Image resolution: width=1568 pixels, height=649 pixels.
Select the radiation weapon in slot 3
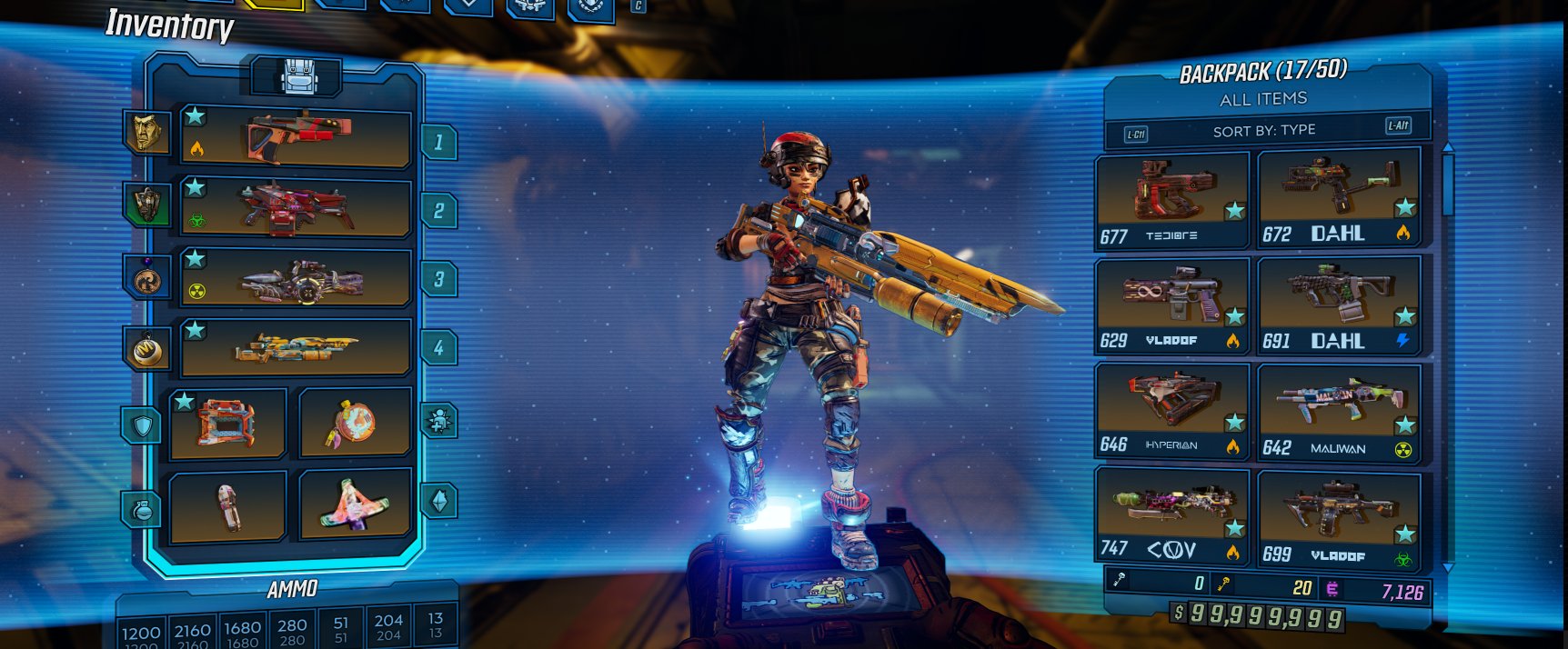[x=295, y=279]
